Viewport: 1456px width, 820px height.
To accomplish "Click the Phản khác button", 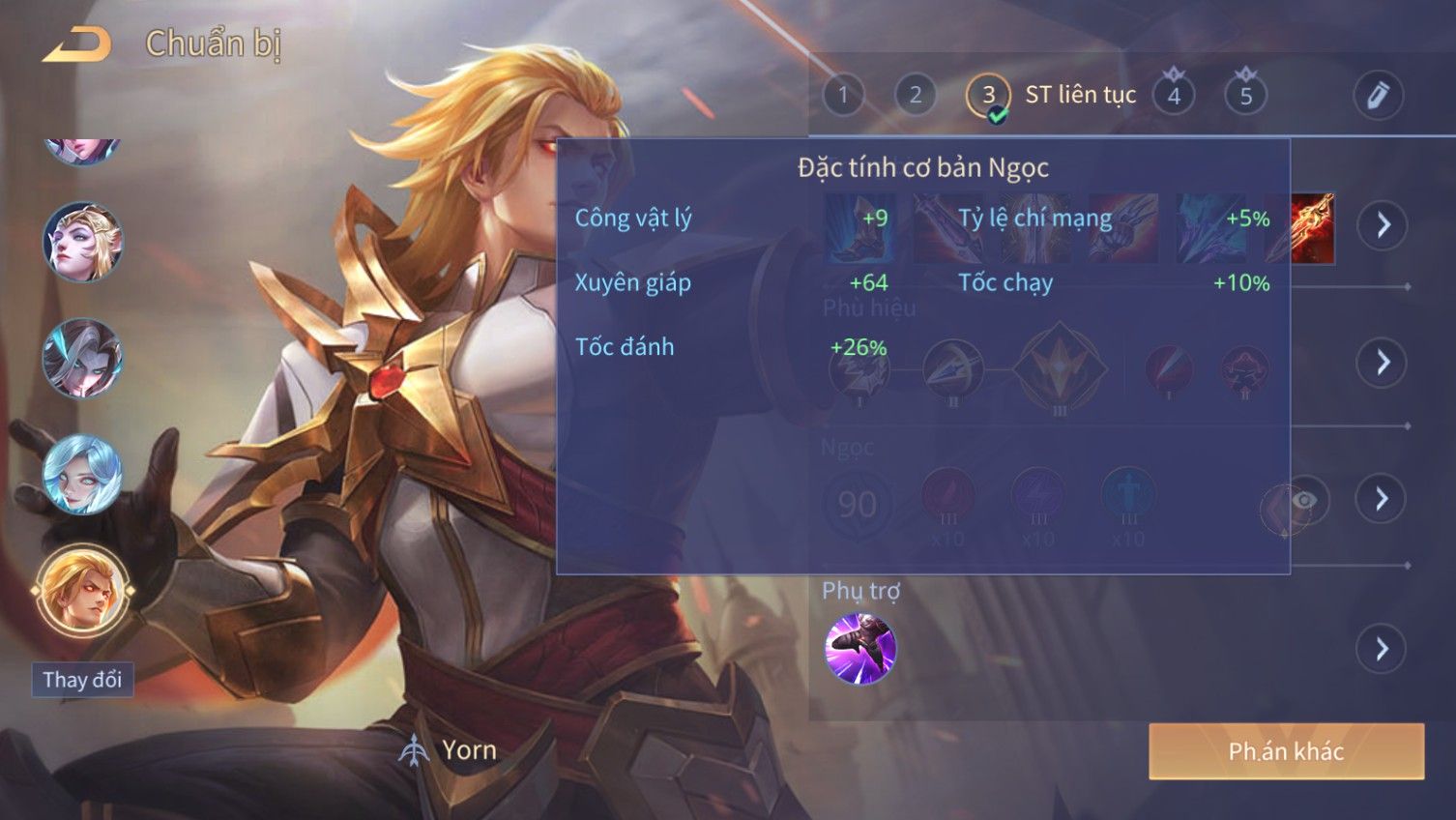I will (x=1286, y=751).
